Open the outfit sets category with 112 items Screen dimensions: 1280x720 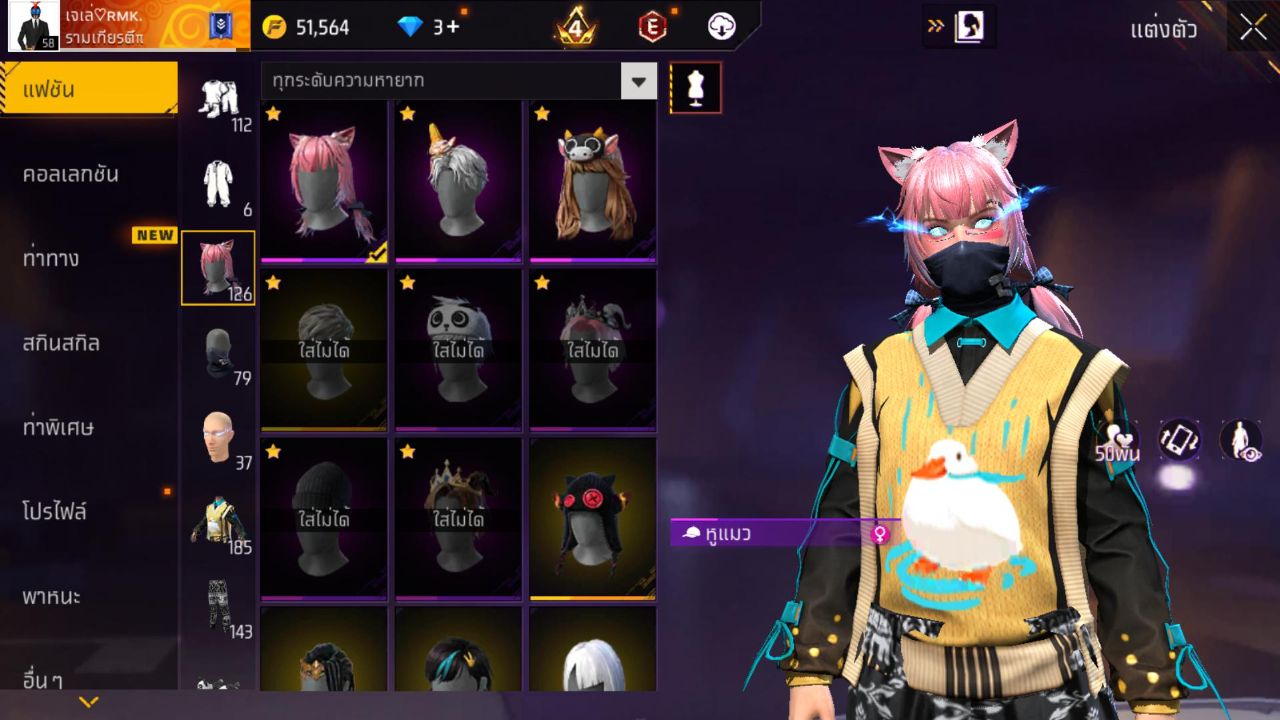(218, 100)
